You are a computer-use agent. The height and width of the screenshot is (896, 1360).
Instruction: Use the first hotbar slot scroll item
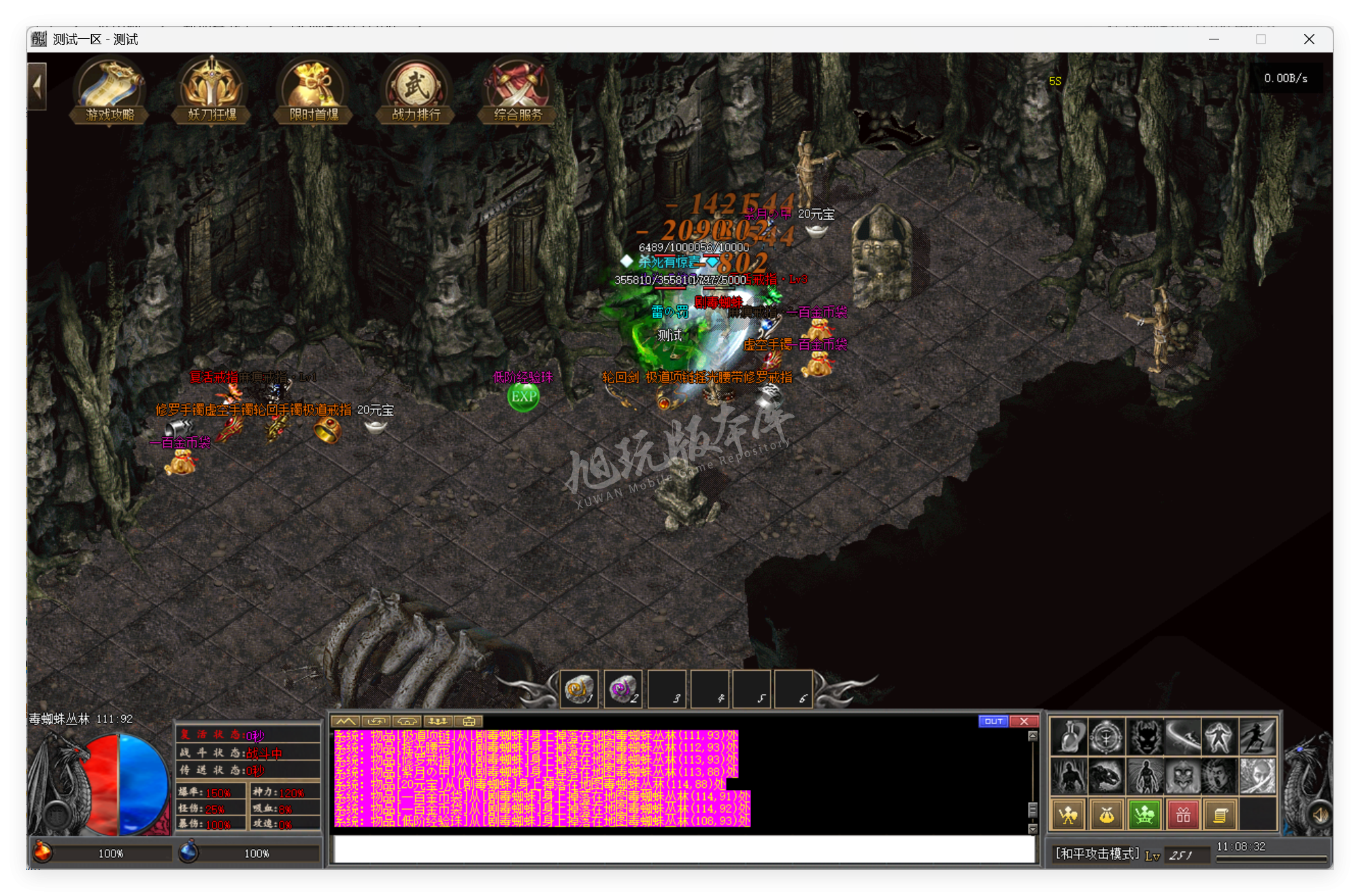pos(579,690)
